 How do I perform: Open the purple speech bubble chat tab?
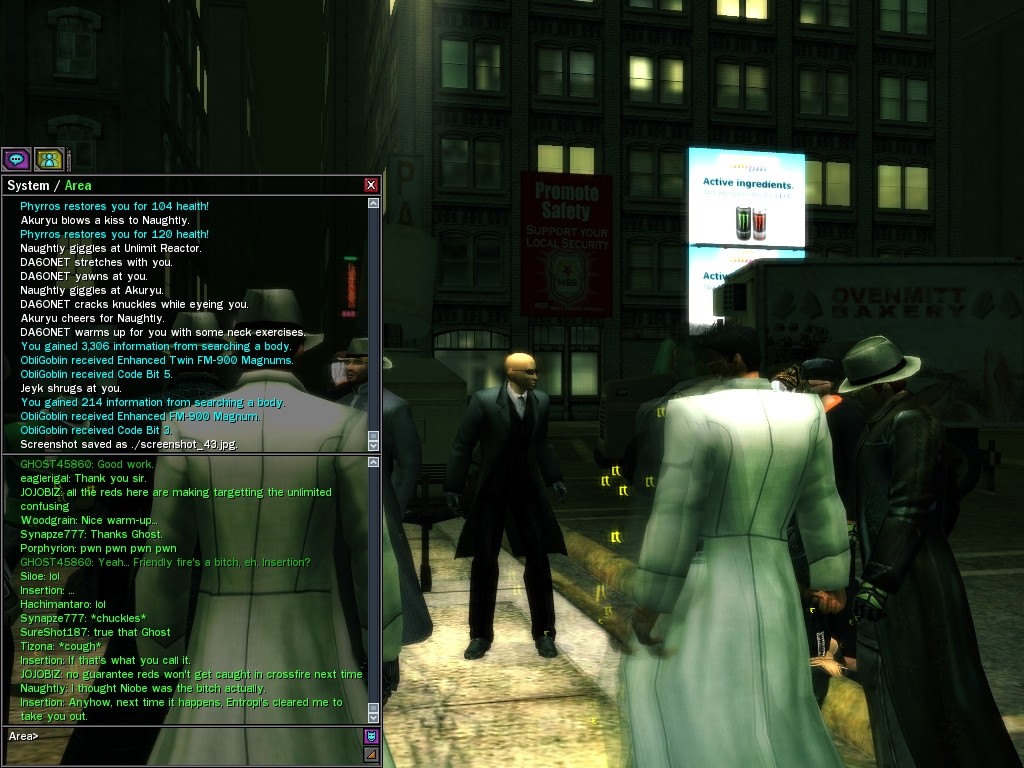click(x=16, y=159)
